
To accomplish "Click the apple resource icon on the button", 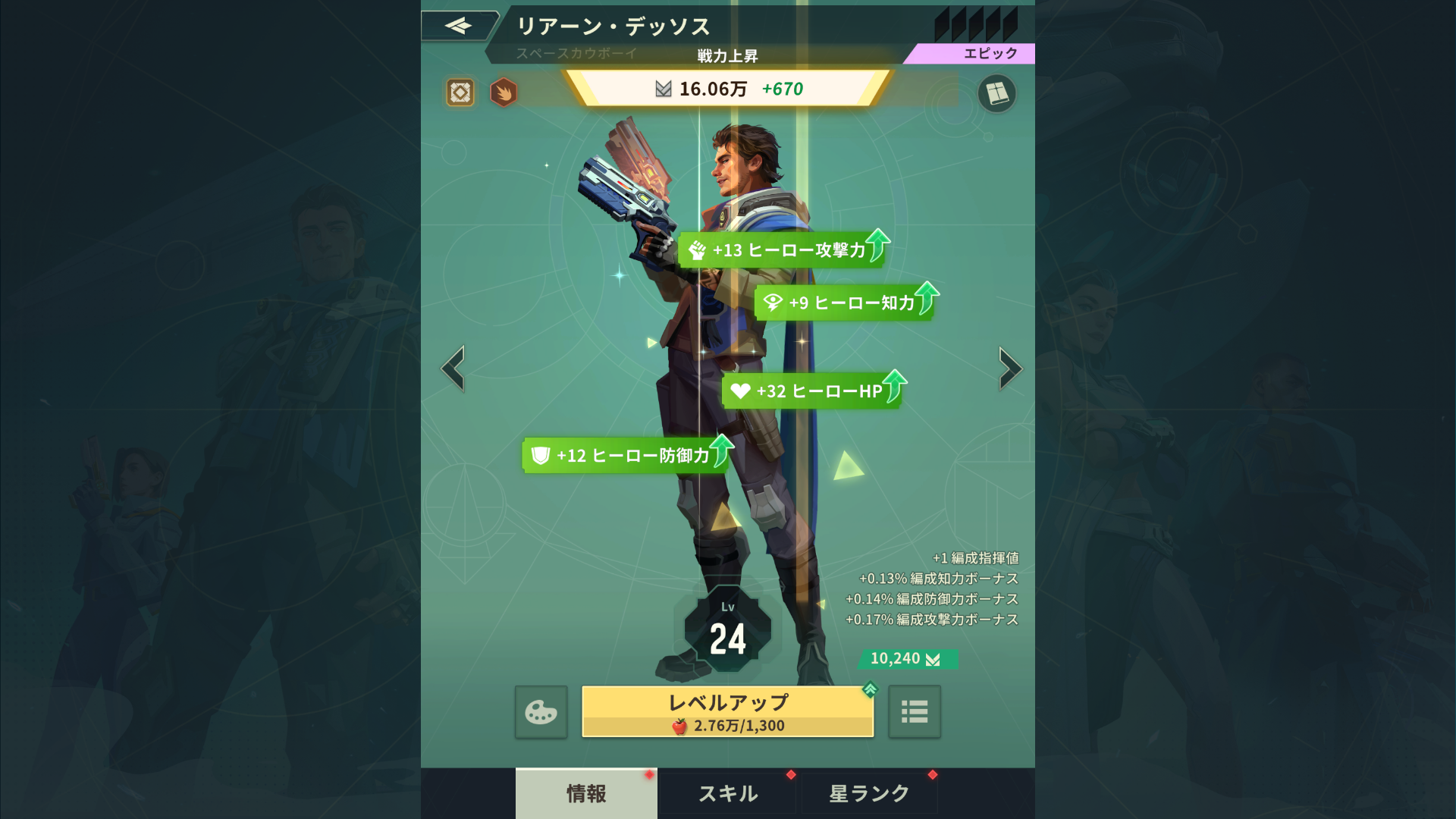I will 681,724.
